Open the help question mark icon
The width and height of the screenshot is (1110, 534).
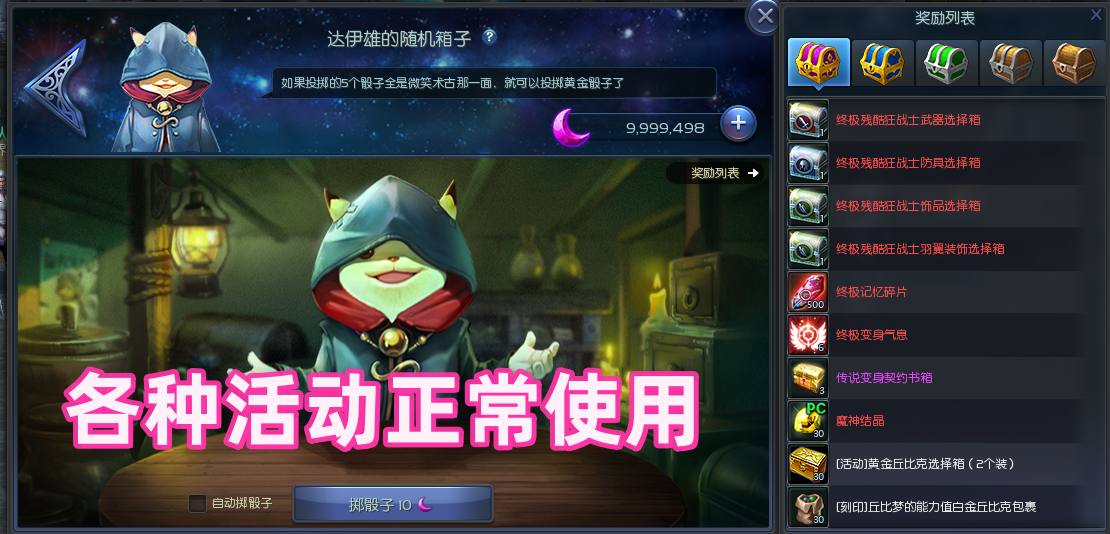point(489,37)
